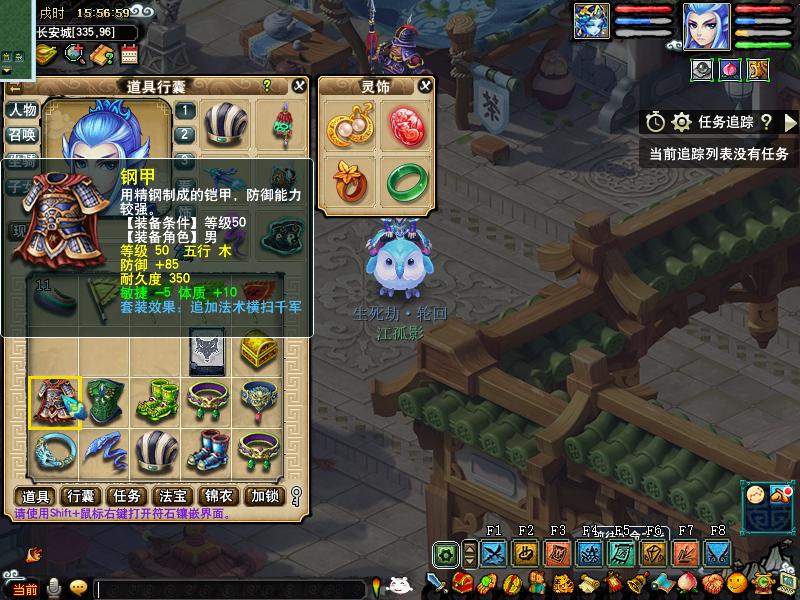Click the yellow smiley face icon

pyautogui.click(x=78, y=588)
